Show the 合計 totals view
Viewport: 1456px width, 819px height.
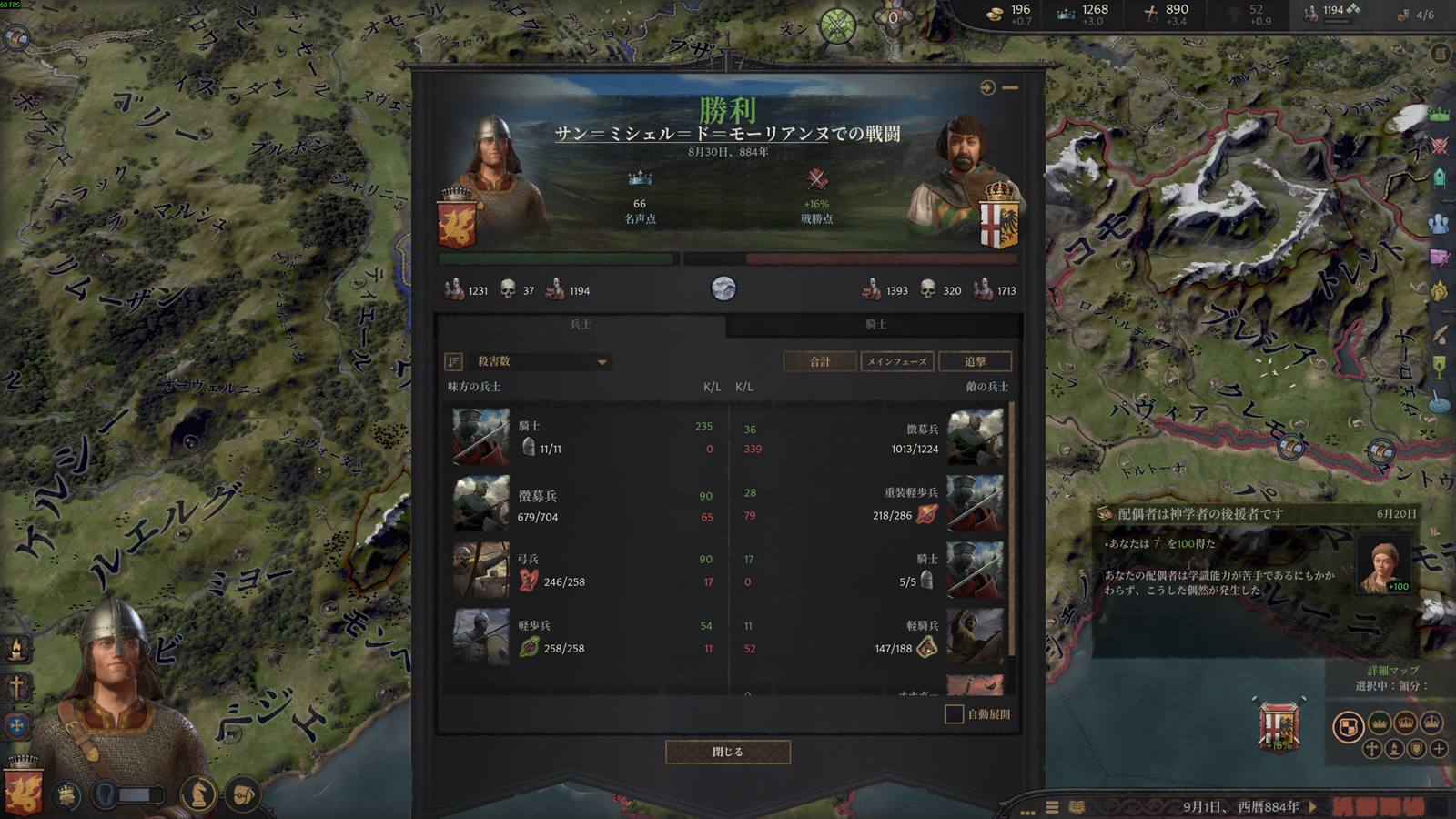point(820,361)
